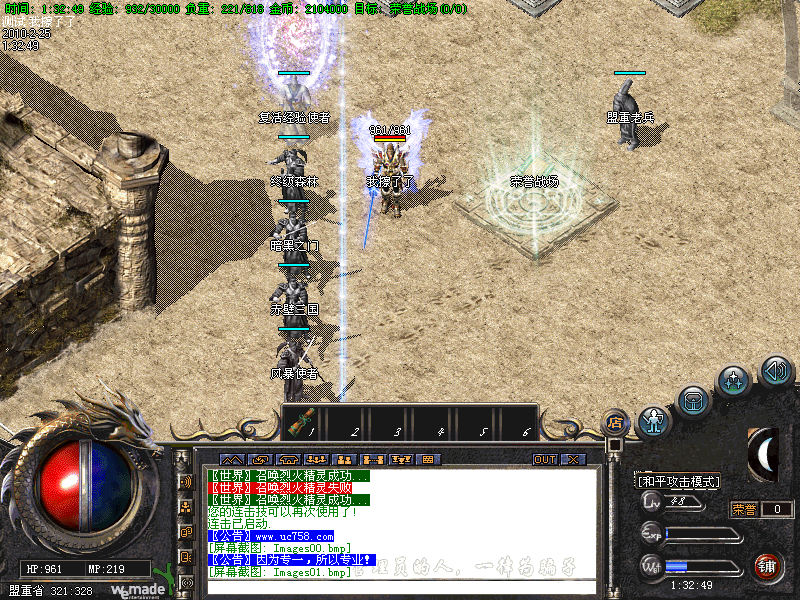Click the 荣誉 honor label

pos(744,509)
